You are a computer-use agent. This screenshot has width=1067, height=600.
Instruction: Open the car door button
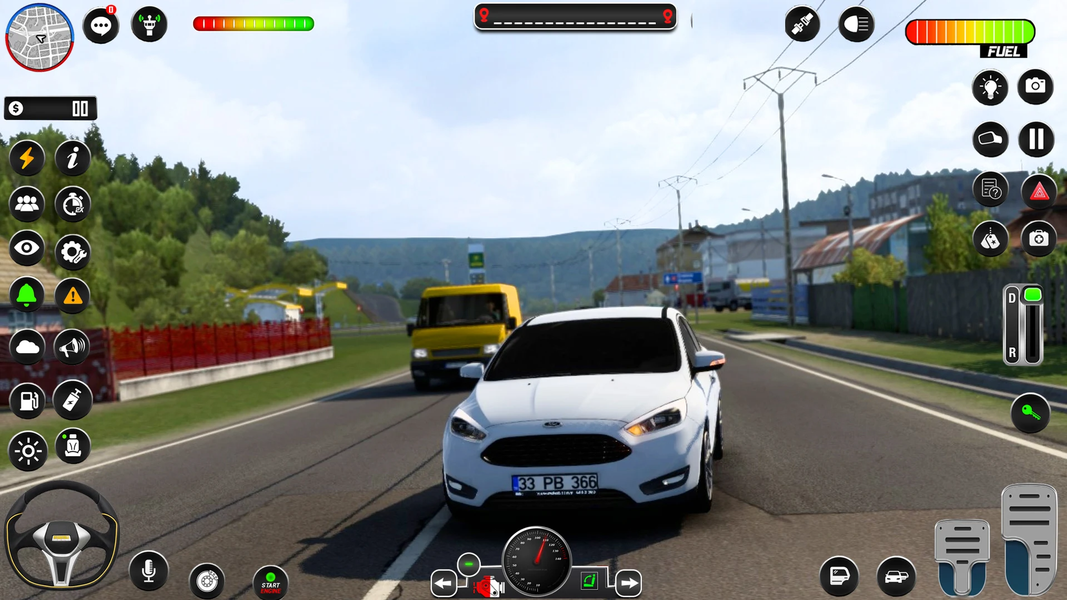[839, 577]
